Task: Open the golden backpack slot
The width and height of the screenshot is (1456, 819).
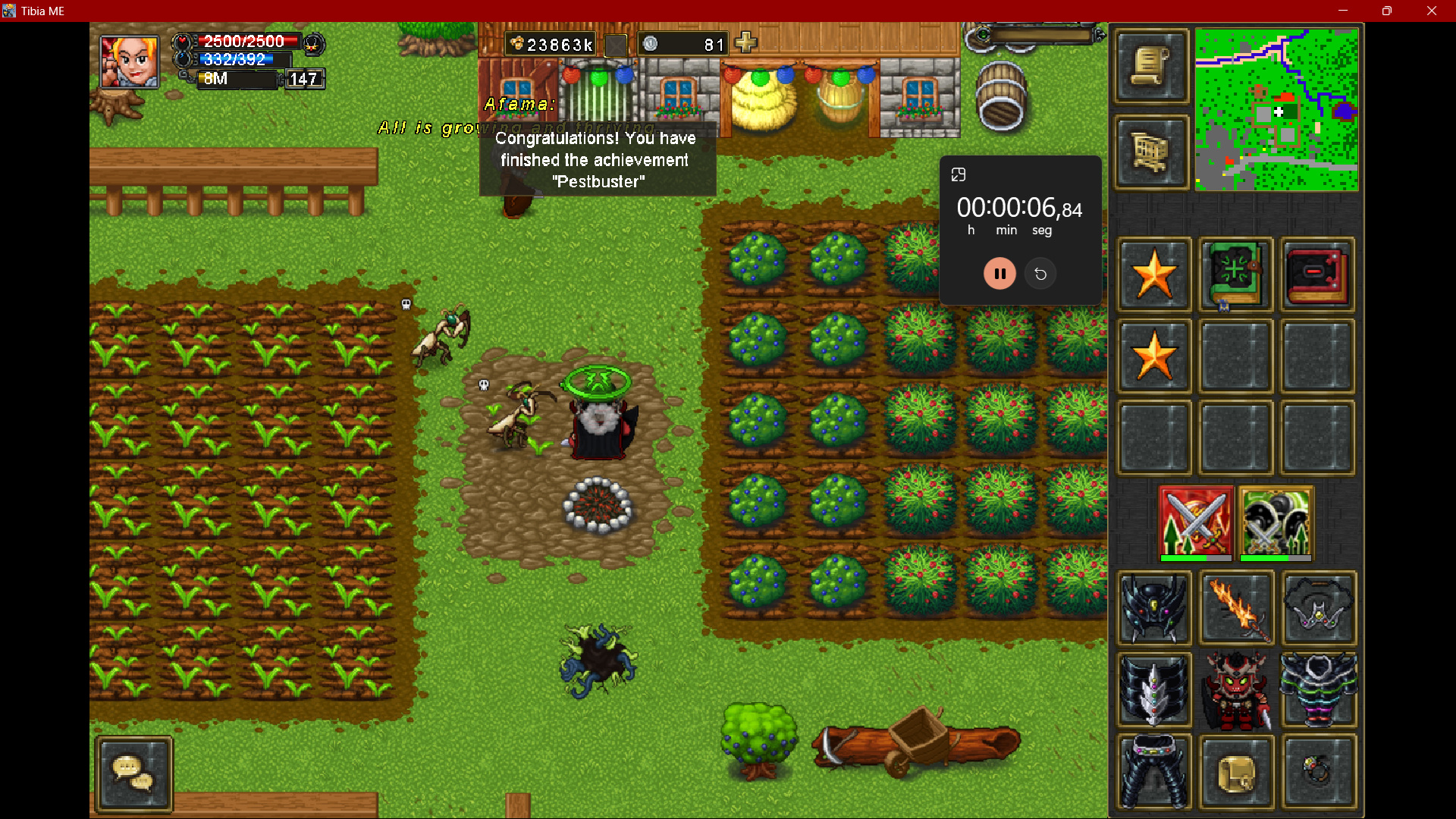Action: click(1236, 772)
